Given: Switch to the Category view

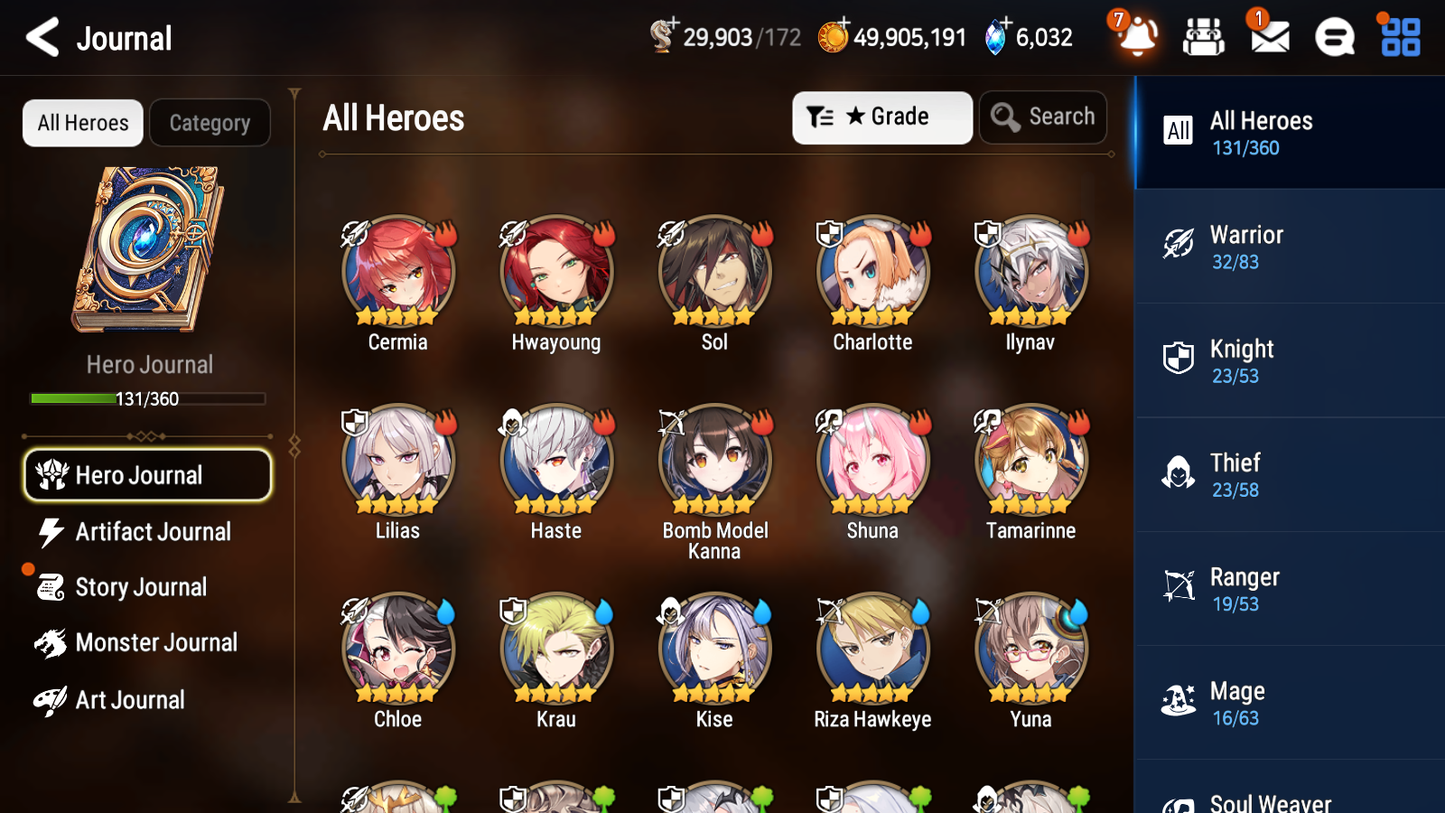Looking at the screenshot, I should tap(210, 123).
